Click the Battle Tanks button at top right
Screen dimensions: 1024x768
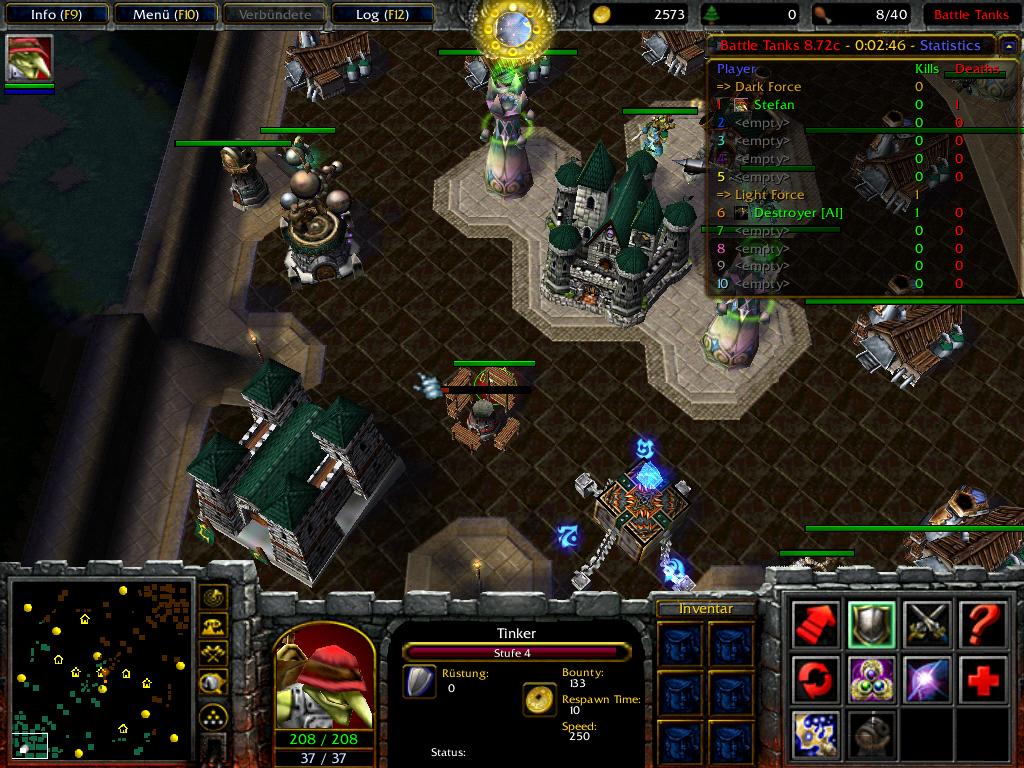tap(970, 15)
